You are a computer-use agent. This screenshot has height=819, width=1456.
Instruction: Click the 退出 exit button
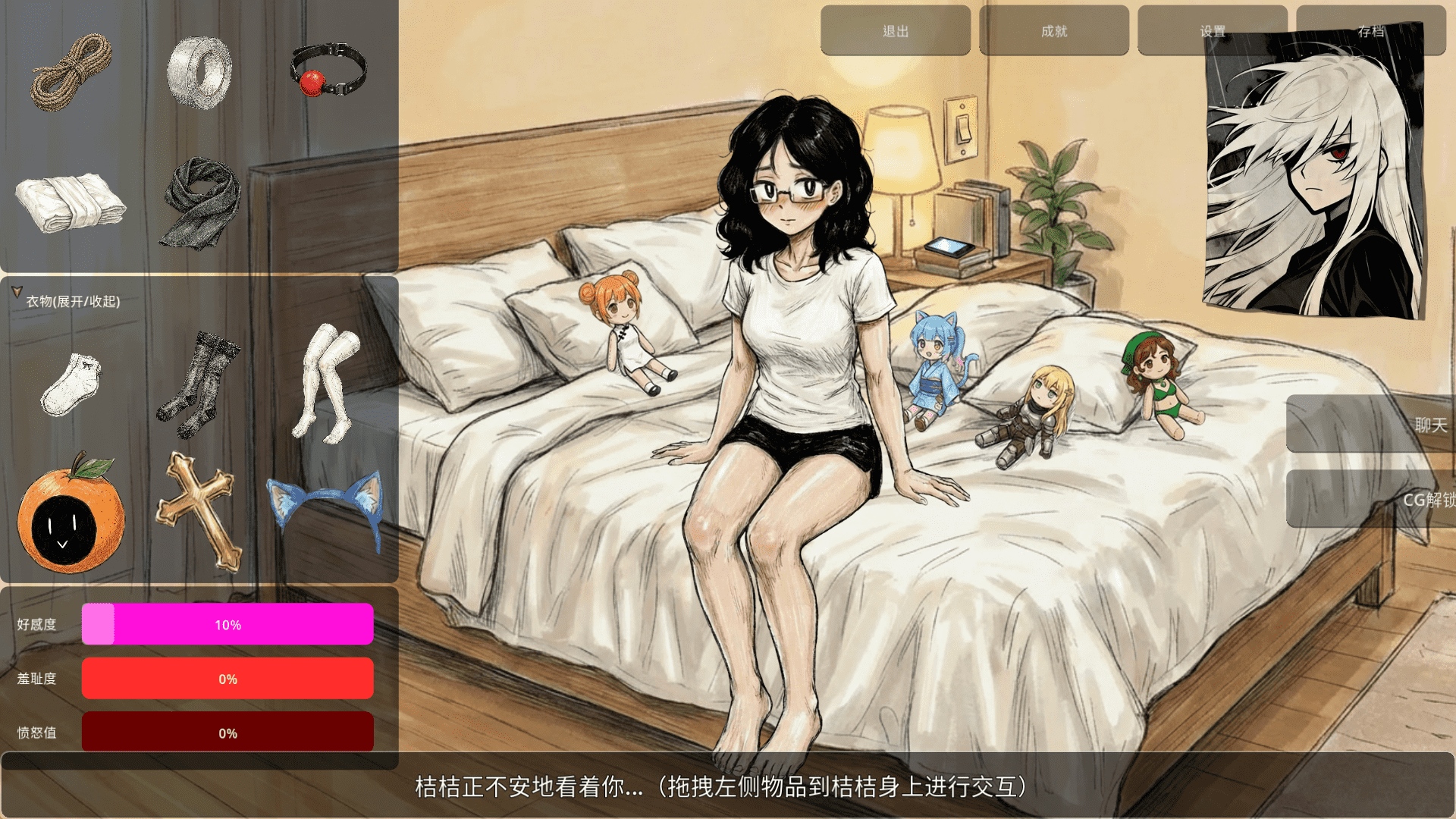click(x=895, y=31)
